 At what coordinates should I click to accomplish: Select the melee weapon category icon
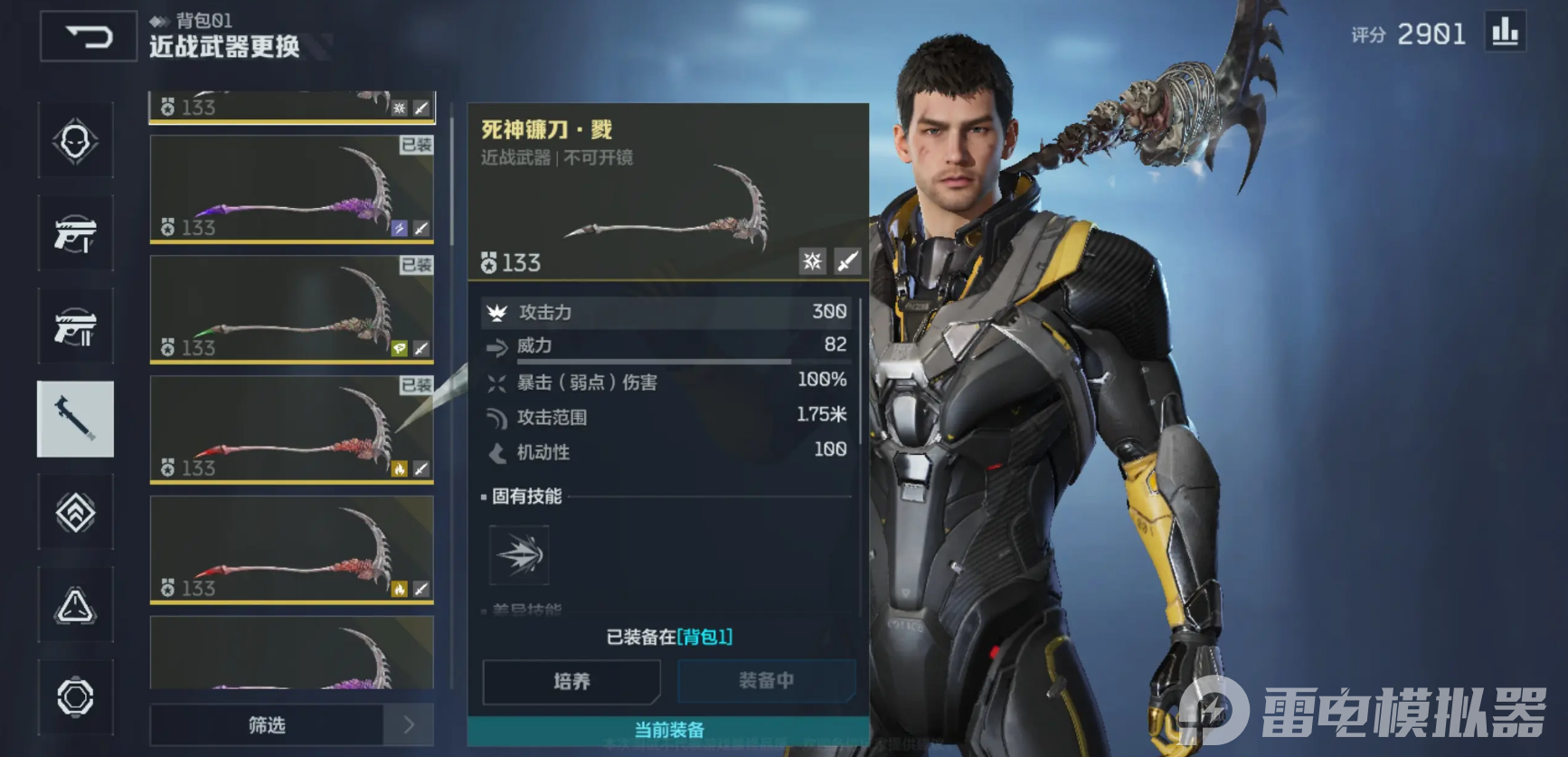pyautogui.click(x=76, y=419)
